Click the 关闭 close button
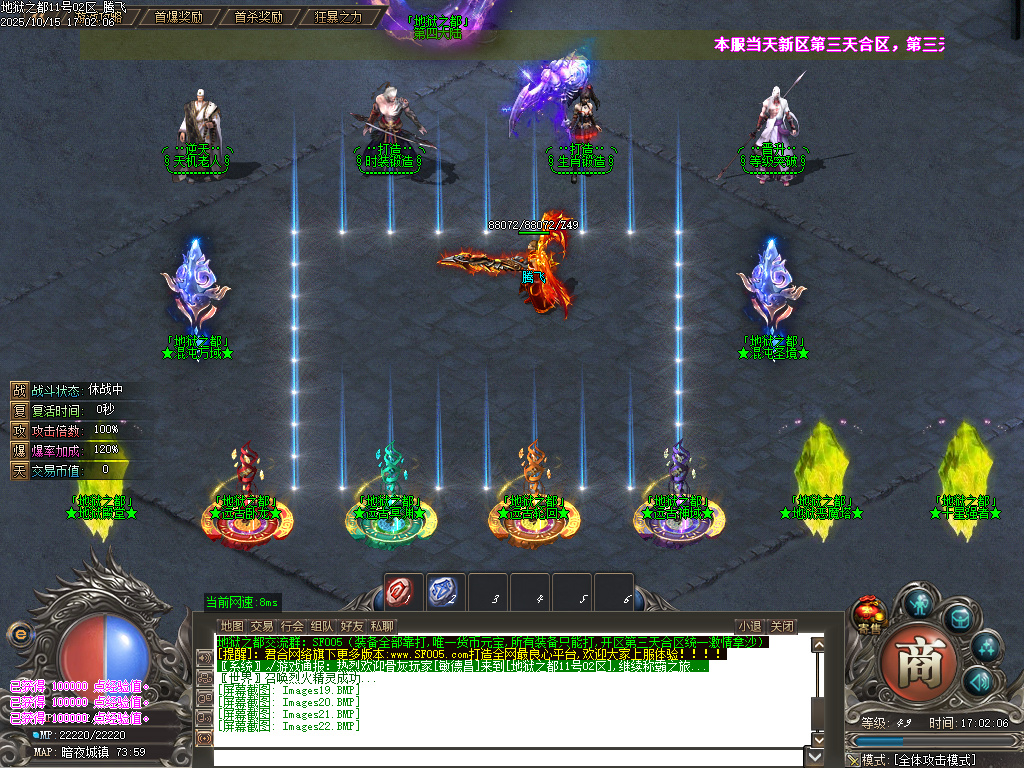 click(783, 626)
